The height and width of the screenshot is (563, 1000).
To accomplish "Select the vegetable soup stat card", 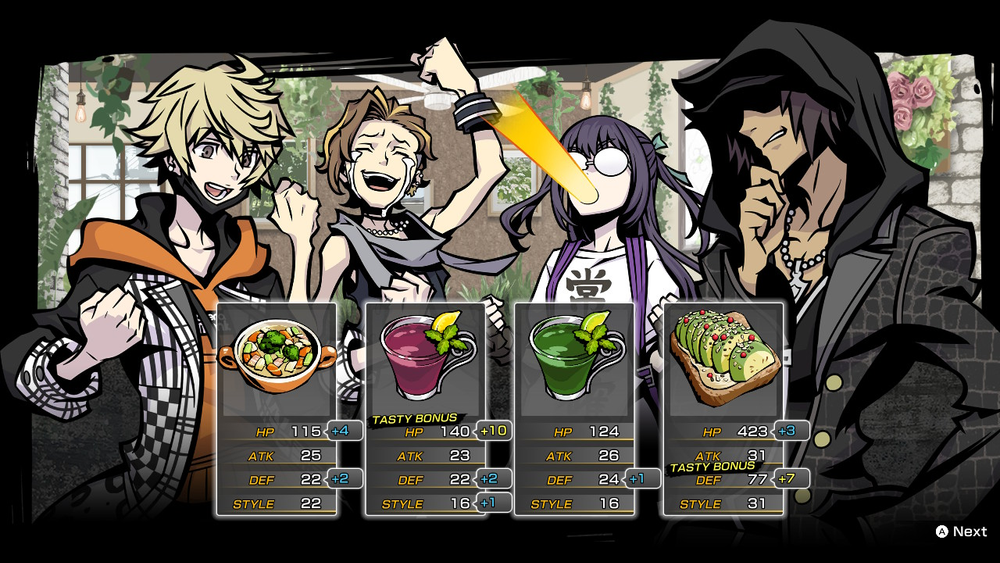I will (x=277, y=409).
